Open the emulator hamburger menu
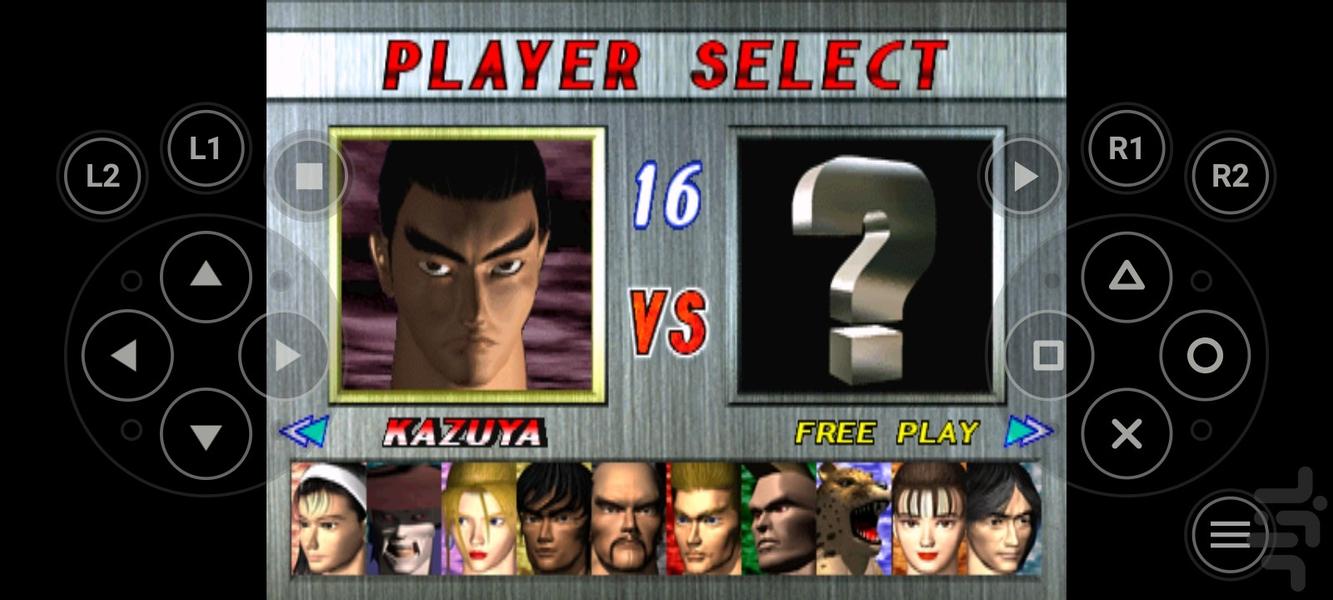This screenshot has height=600, width=1333. (x=1231, y=535)
